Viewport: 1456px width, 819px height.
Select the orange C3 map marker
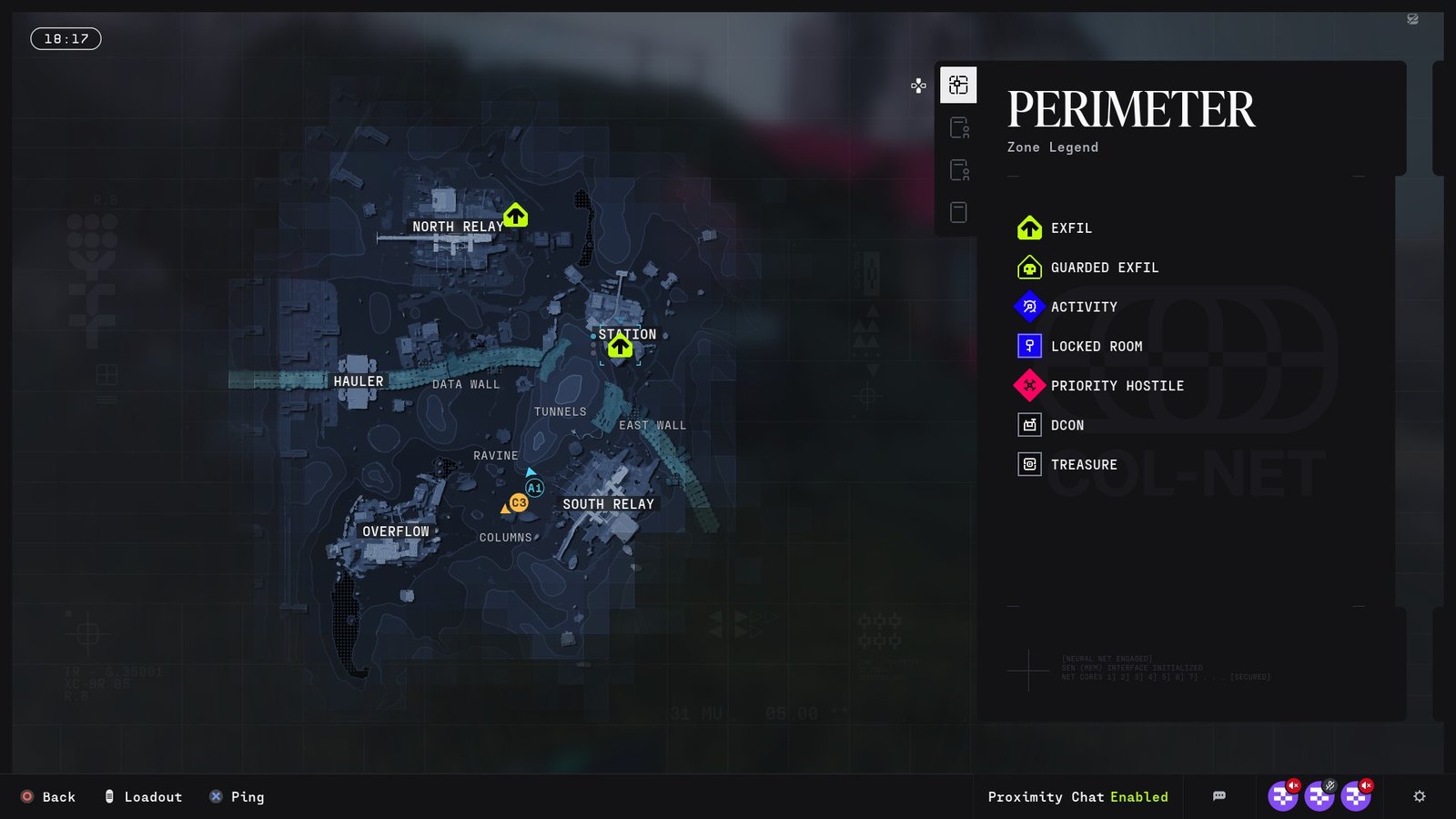point(519,502)
